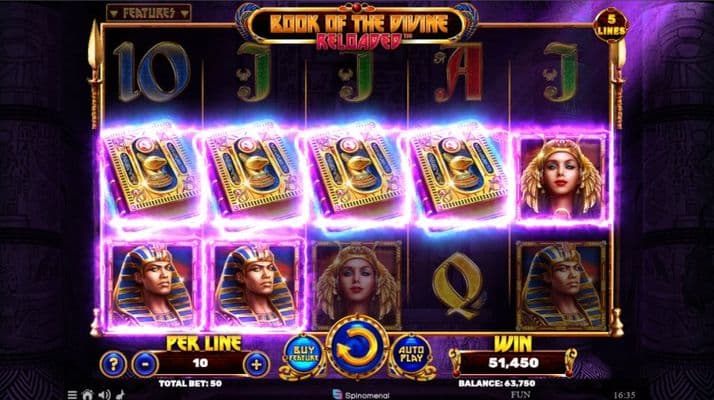Open the hamburger menu icon

[x=72, y=393]
